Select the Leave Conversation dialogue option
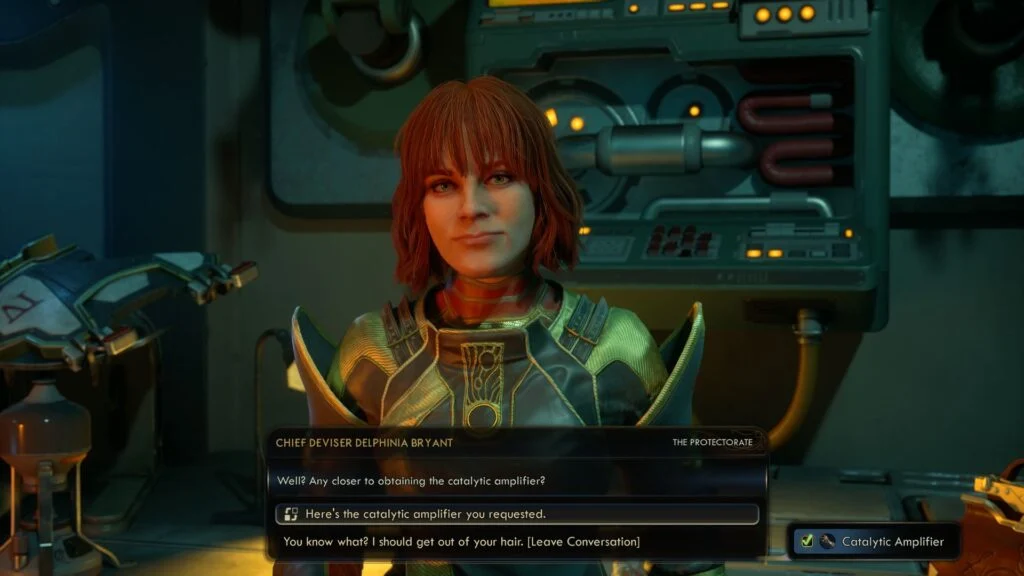 [461, 542]
